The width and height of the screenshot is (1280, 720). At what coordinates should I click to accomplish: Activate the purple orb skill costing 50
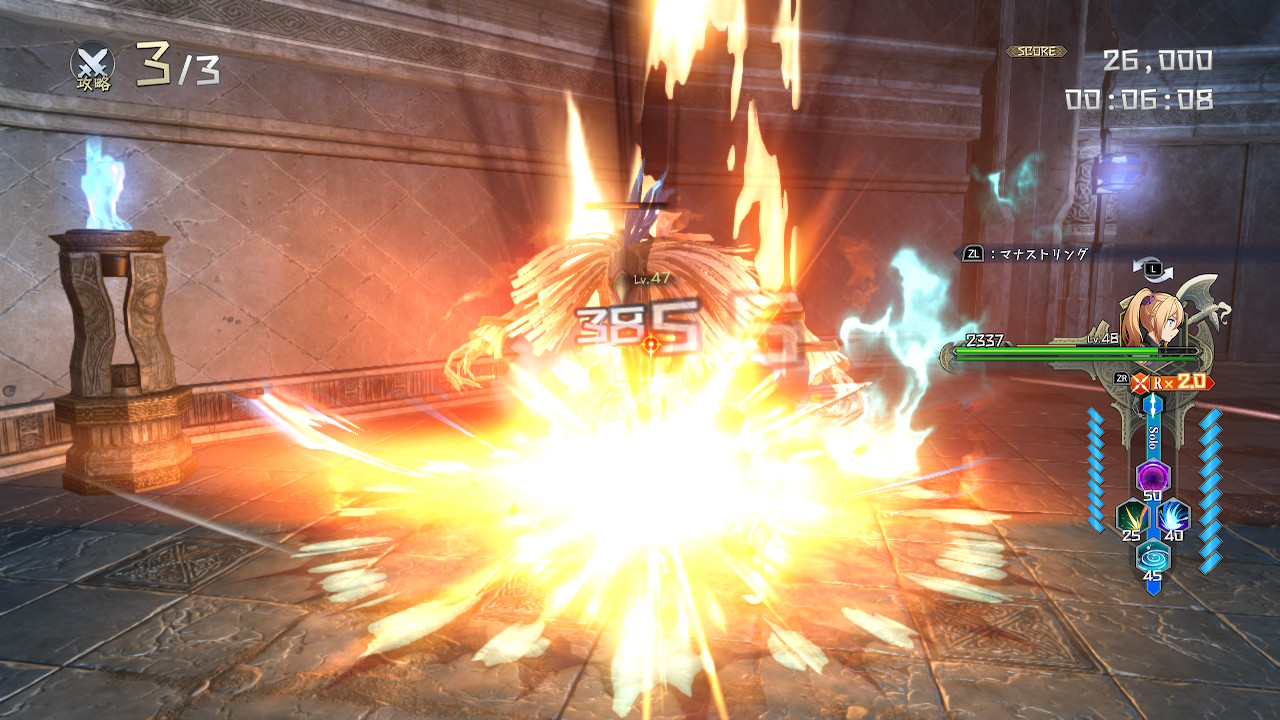tap(1152, 475)
